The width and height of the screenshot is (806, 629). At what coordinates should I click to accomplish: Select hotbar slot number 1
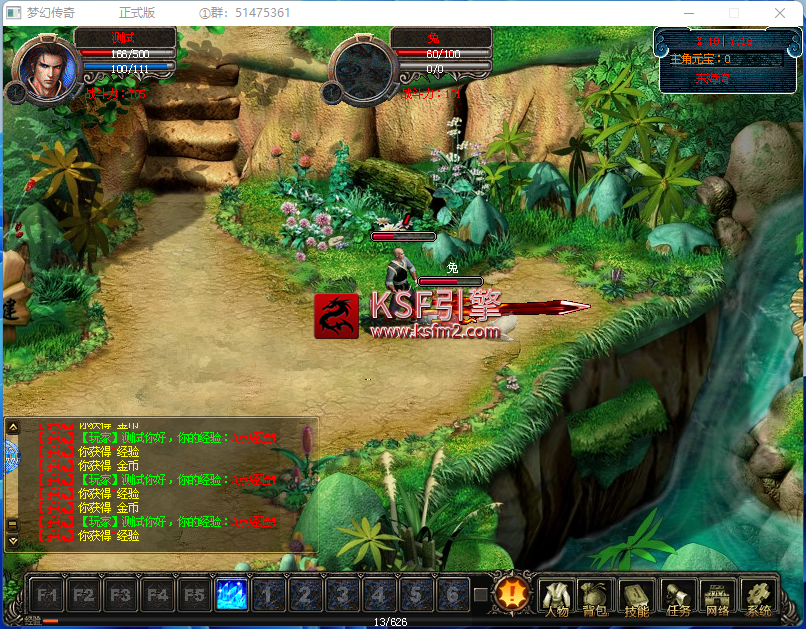268,595
